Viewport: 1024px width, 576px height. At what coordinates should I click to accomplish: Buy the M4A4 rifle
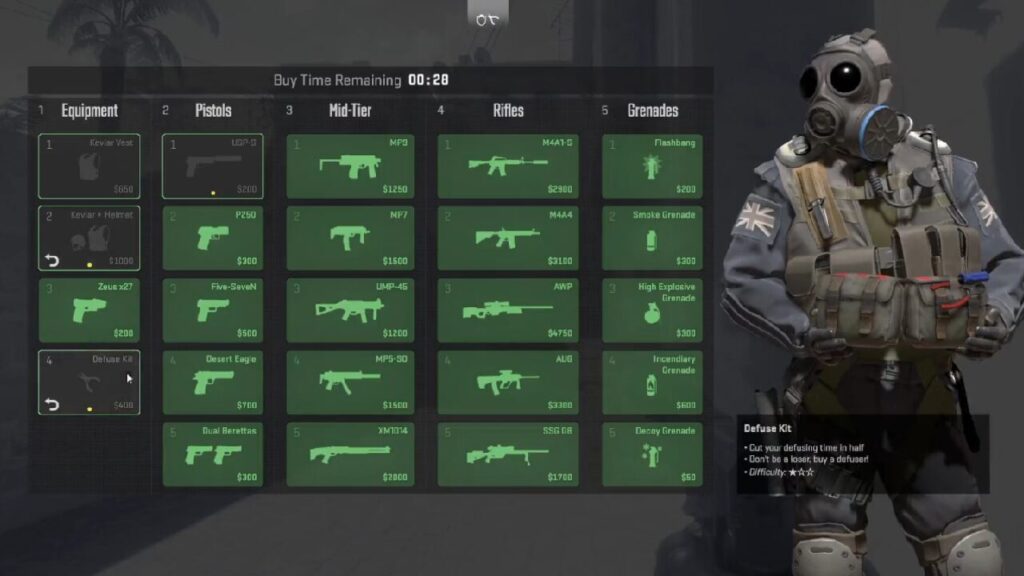point(509,238)
